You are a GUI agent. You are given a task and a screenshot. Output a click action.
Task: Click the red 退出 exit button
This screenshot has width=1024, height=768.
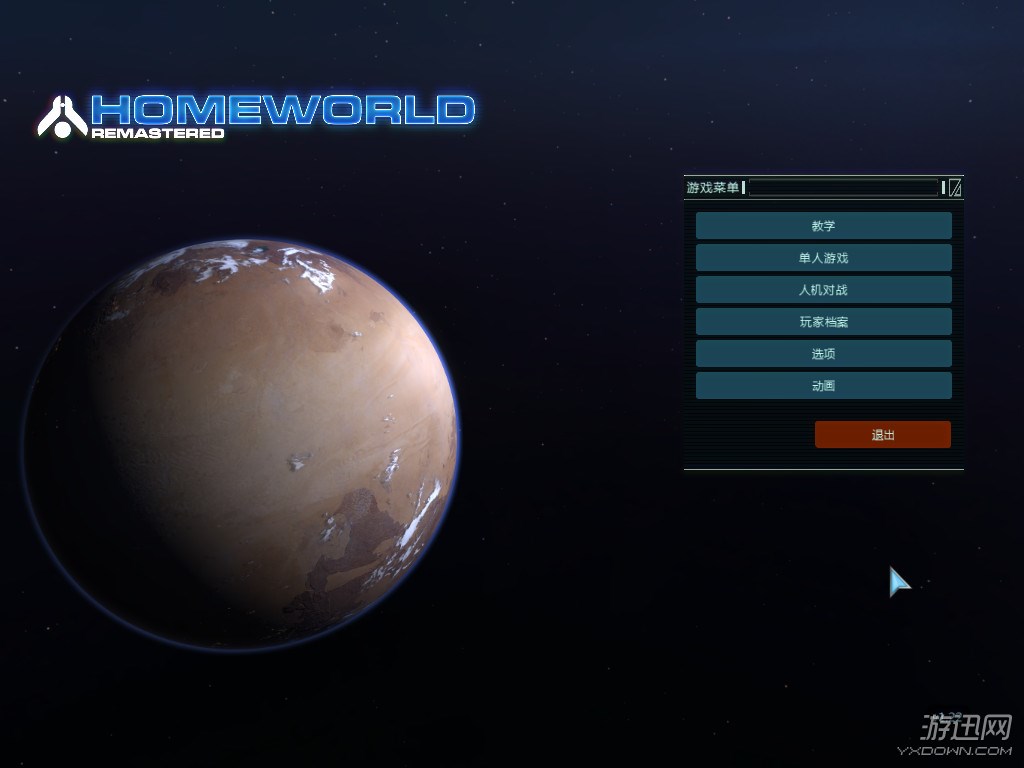(x=882, y=435)
